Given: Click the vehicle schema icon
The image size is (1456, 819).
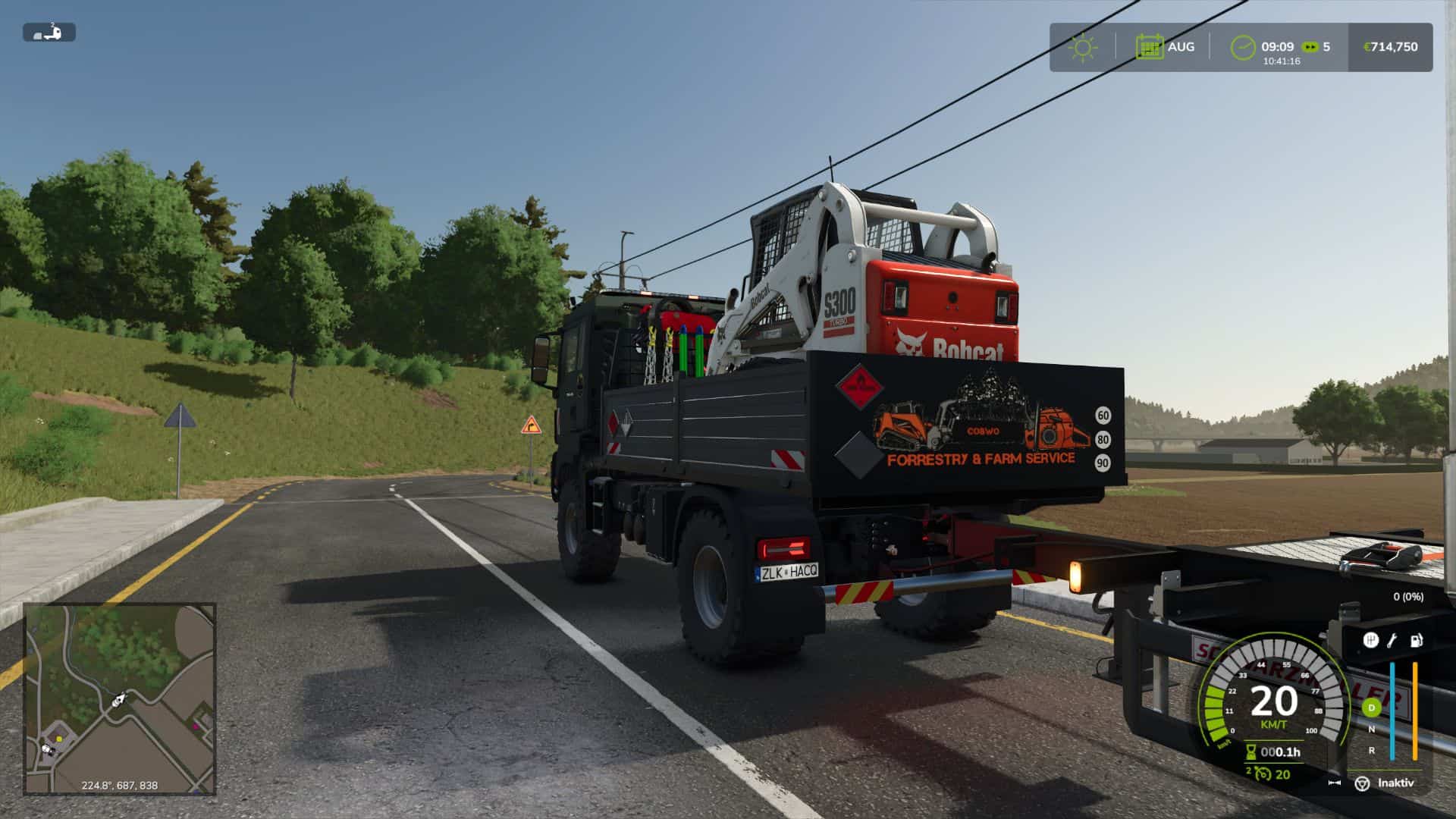Looking at the screenshot, I should coord(49,33).
